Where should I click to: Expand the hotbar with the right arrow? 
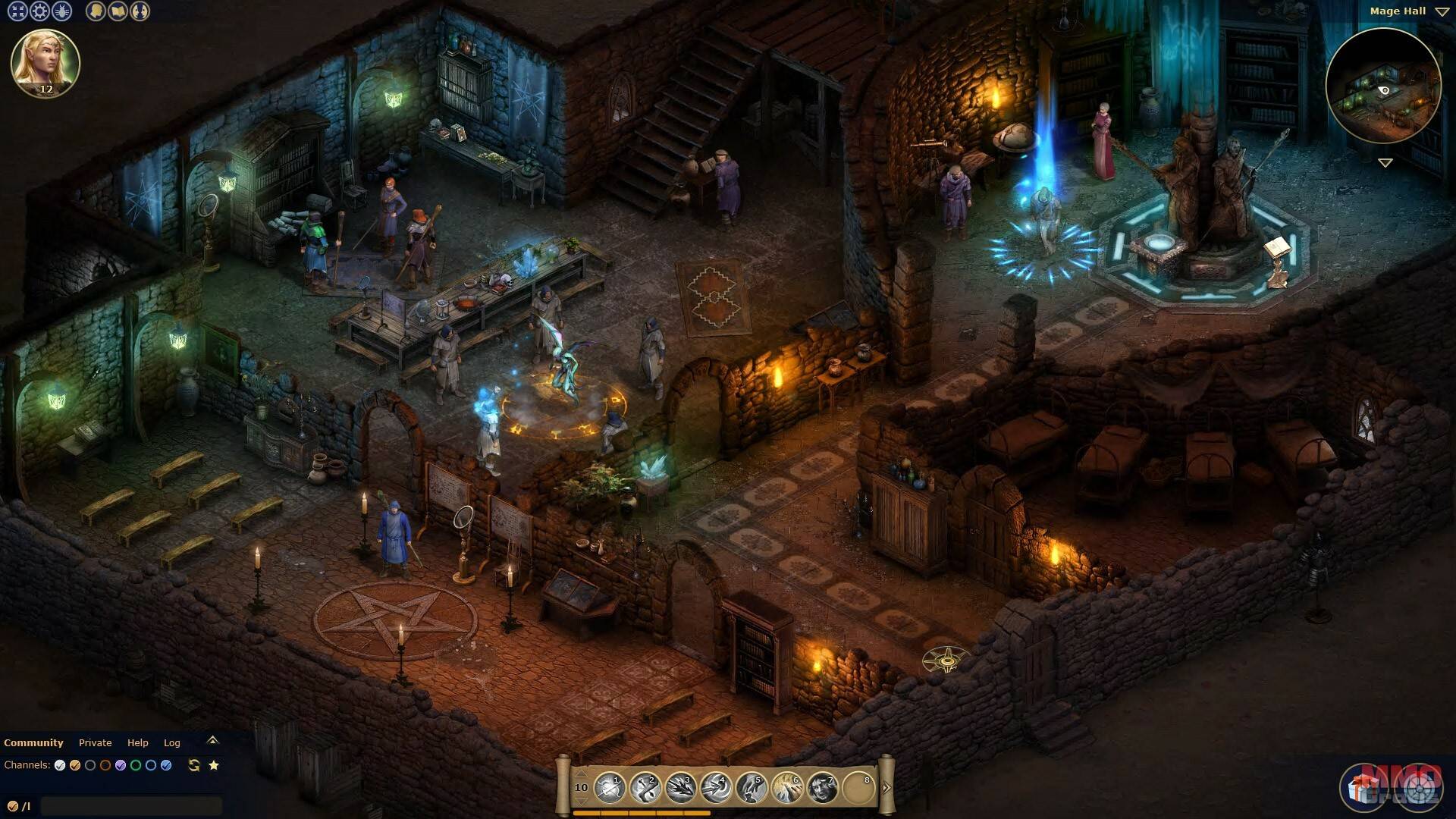coord(886,788)
